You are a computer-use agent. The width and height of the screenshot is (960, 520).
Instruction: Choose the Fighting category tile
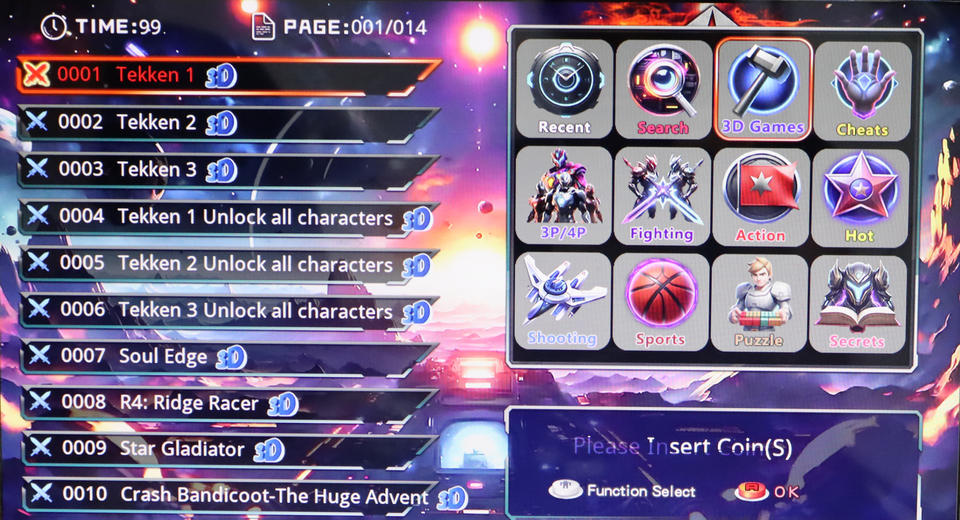tap(662, 196)
